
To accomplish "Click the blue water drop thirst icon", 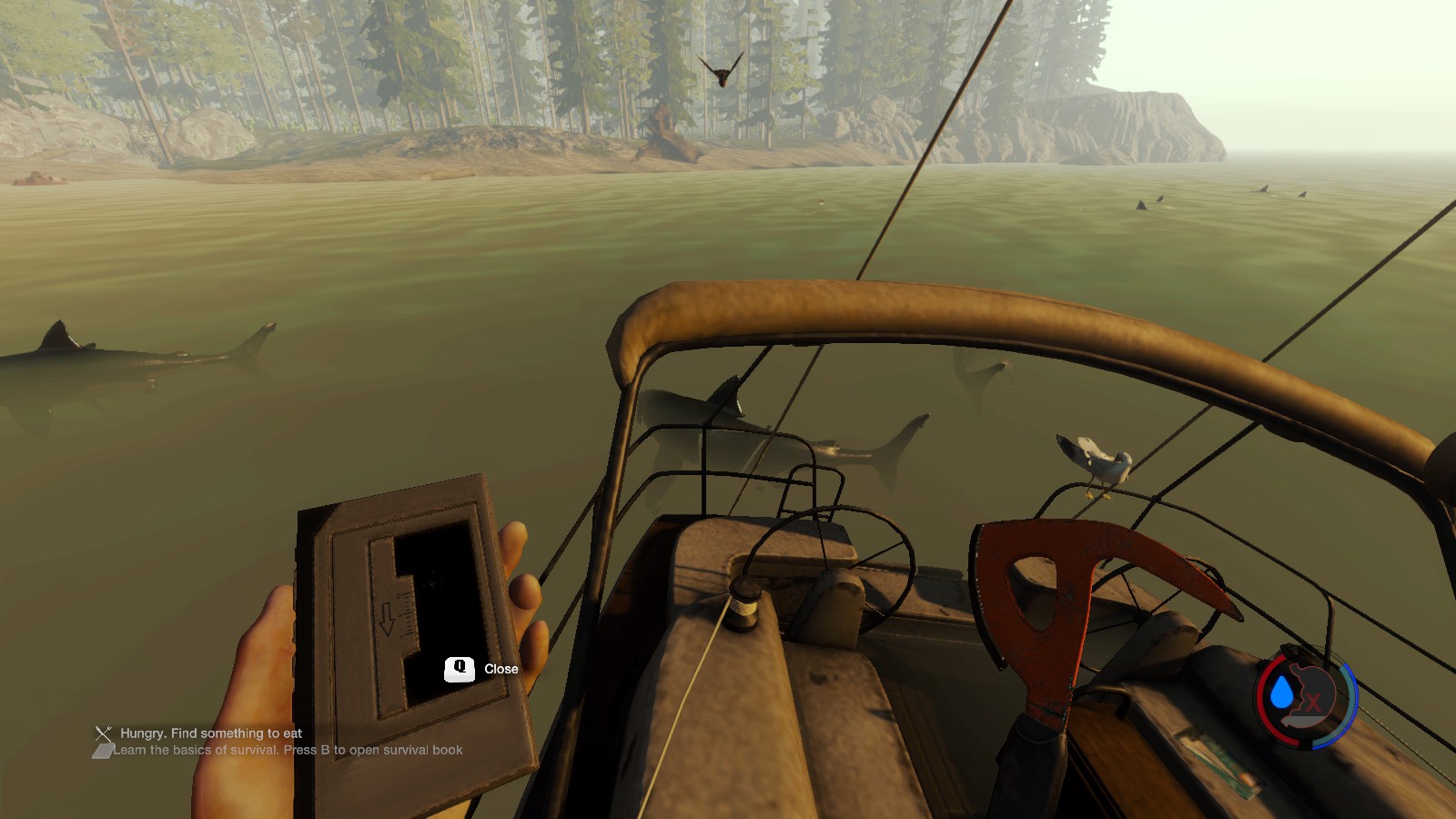I will tap(1282, 693).
